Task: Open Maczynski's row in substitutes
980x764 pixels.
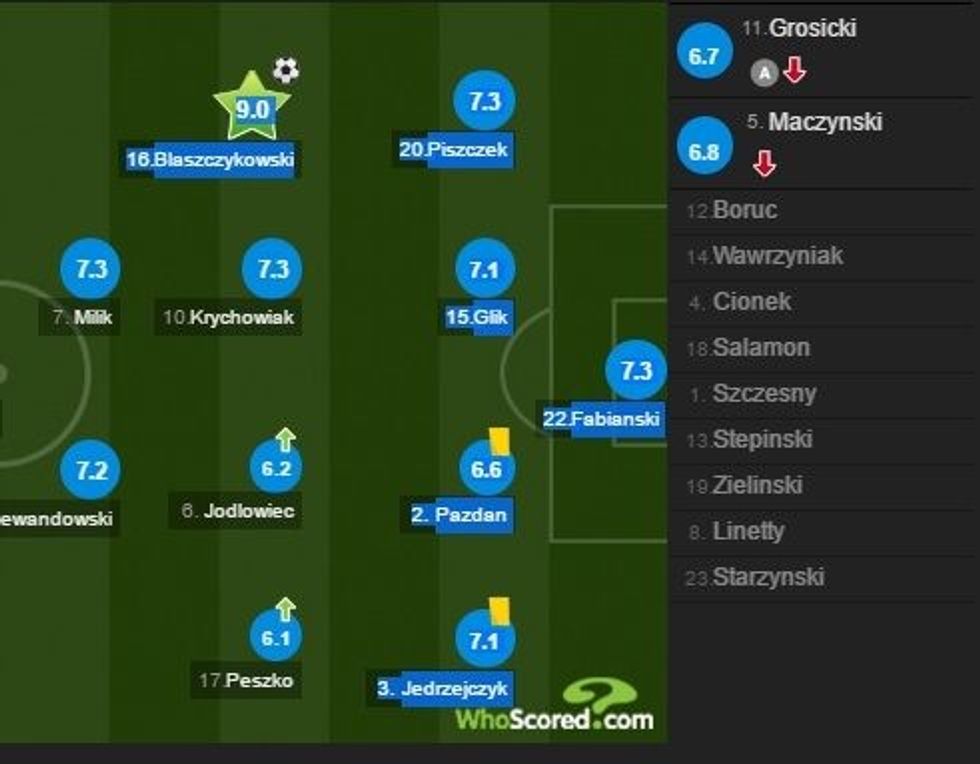Action: 825,122
